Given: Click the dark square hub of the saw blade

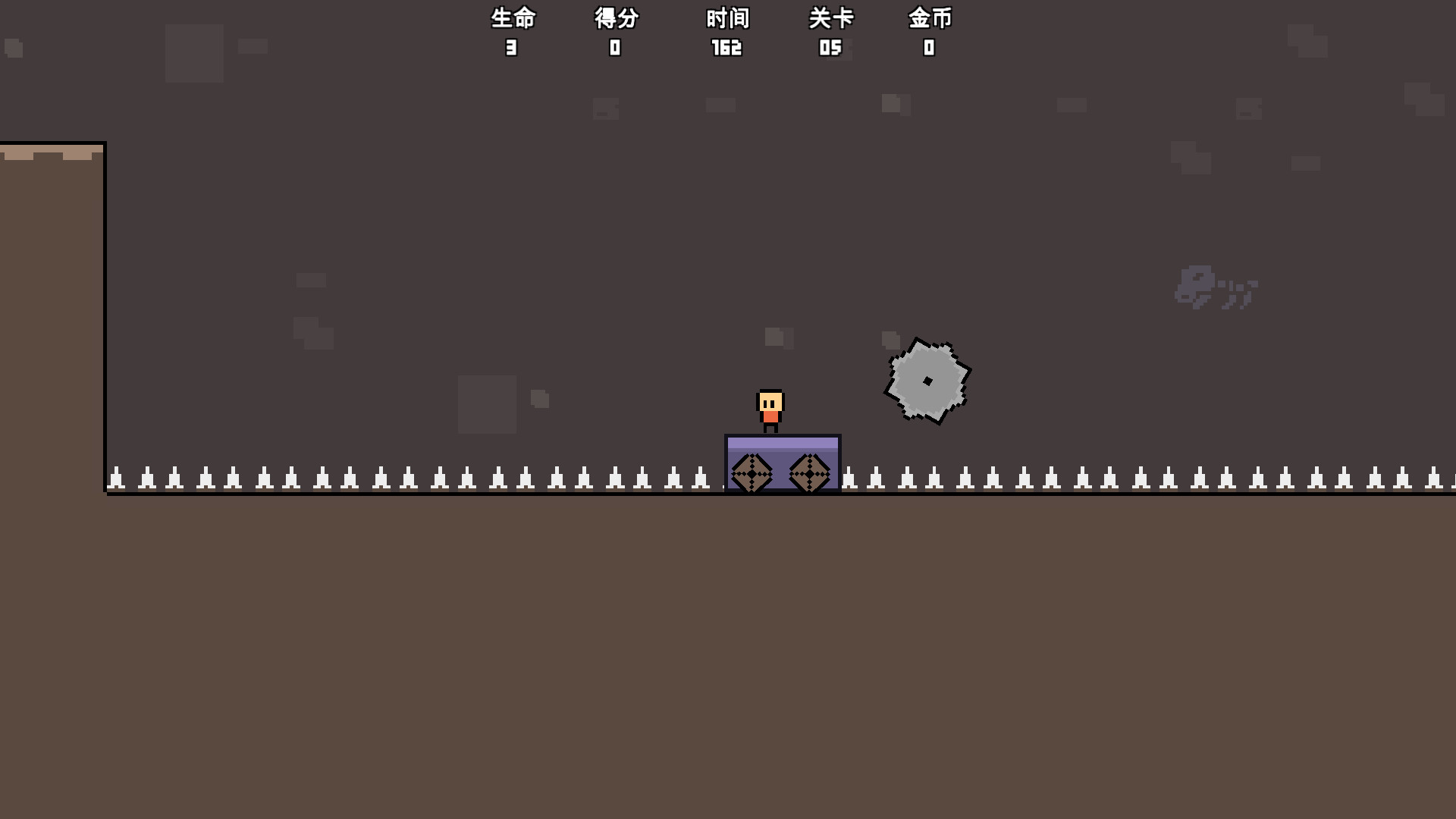Looking at the screenshot, I should (x=927, y=381).
